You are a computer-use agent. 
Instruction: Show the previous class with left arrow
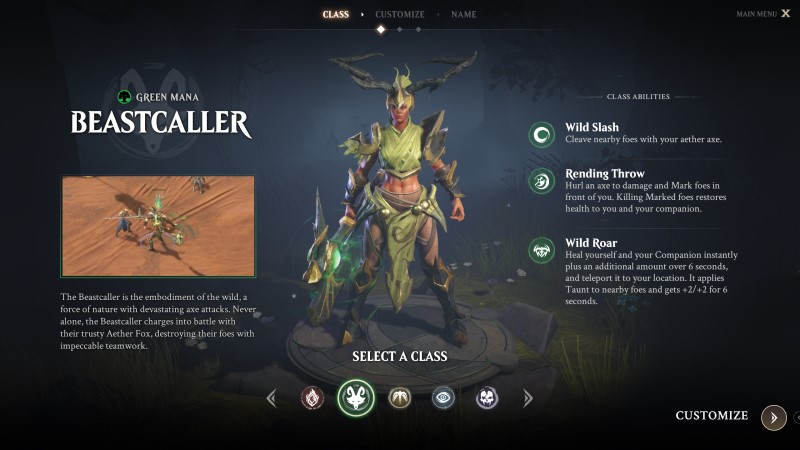[271, 398]
